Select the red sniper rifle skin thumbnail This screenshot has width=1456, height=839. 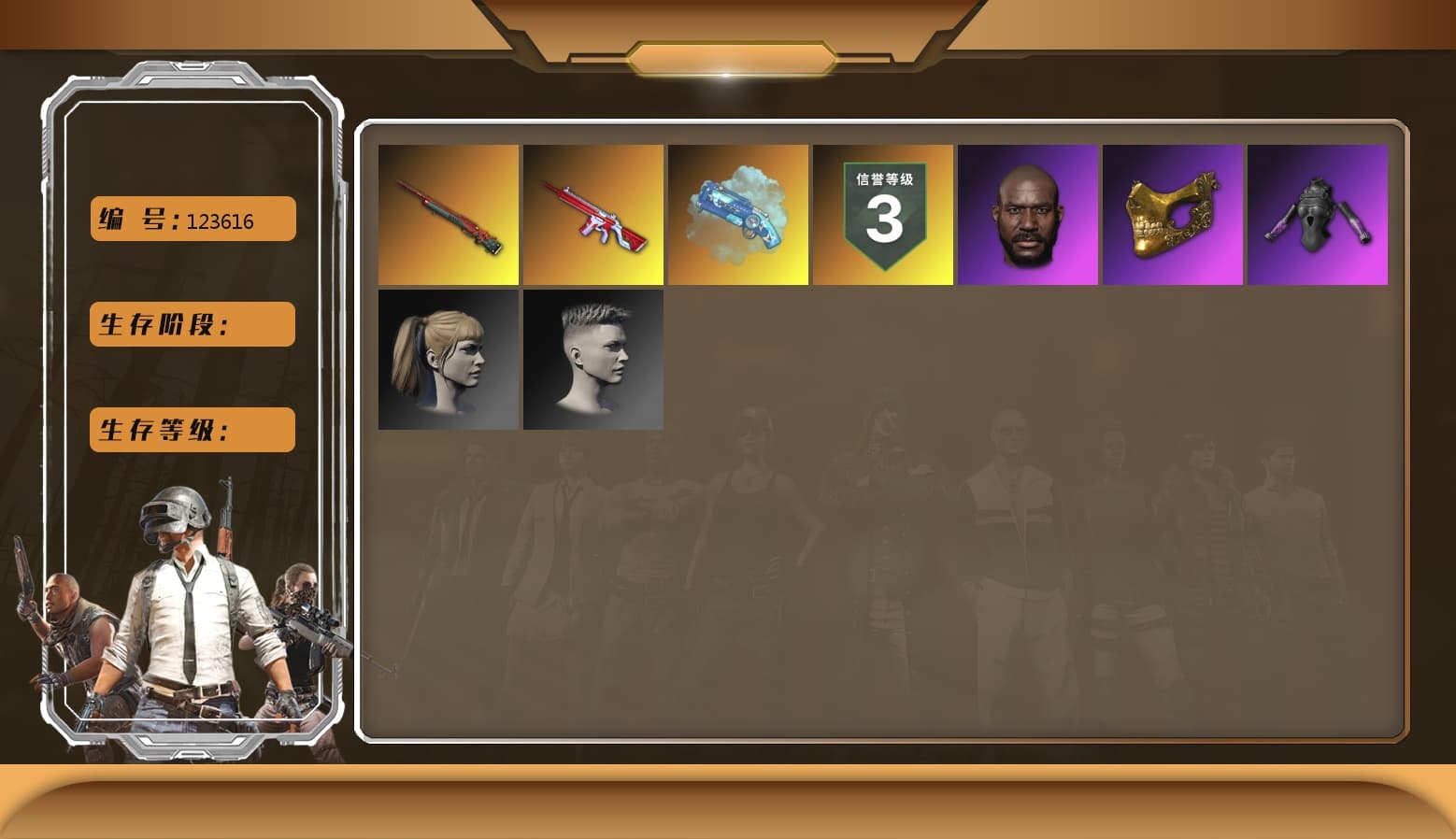pyautogui.click(x=449, y=215)
